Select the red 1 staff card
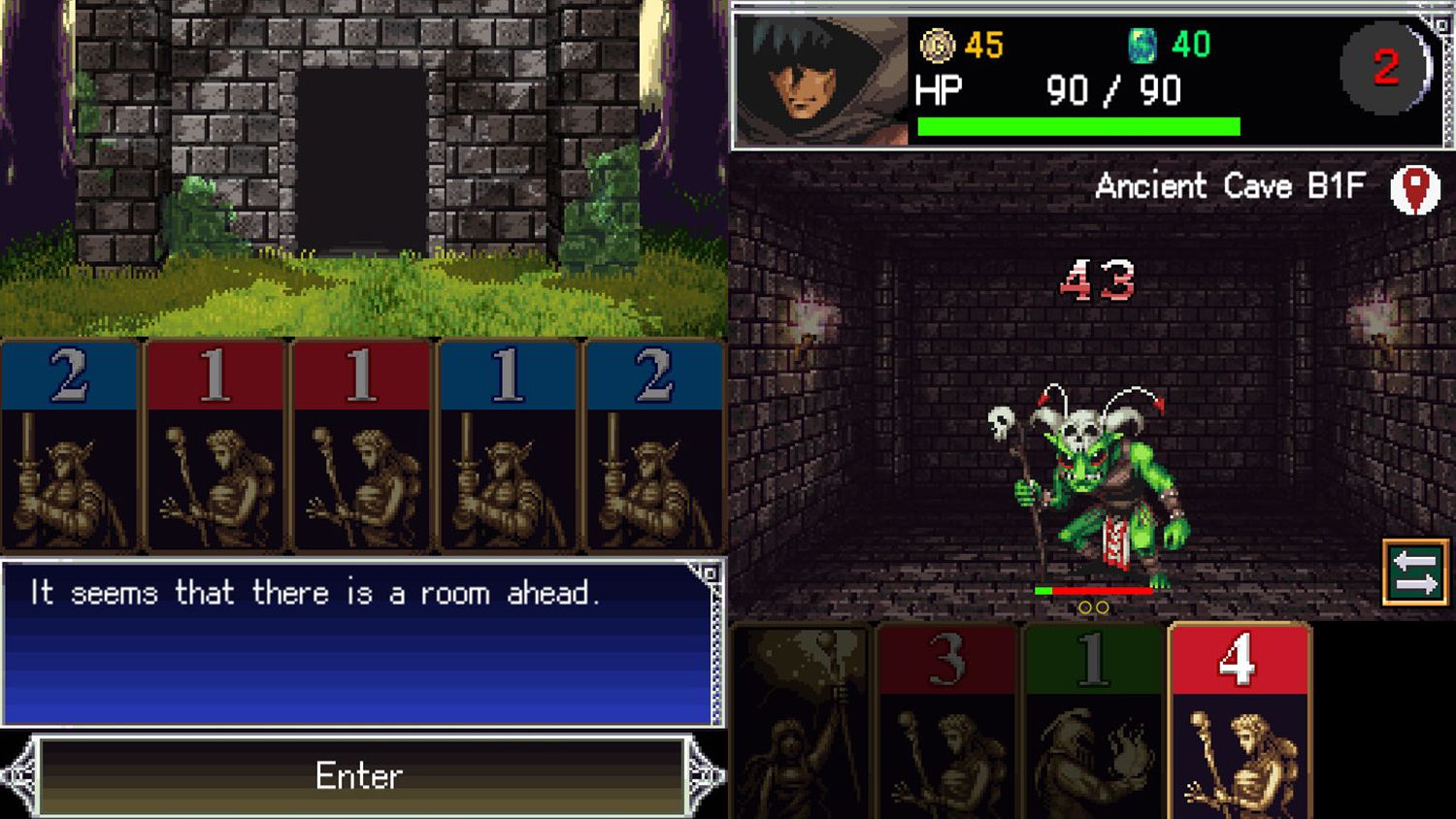Image resolution: width=1456 pixels, height=819 pixels. [x=215, y=446]
